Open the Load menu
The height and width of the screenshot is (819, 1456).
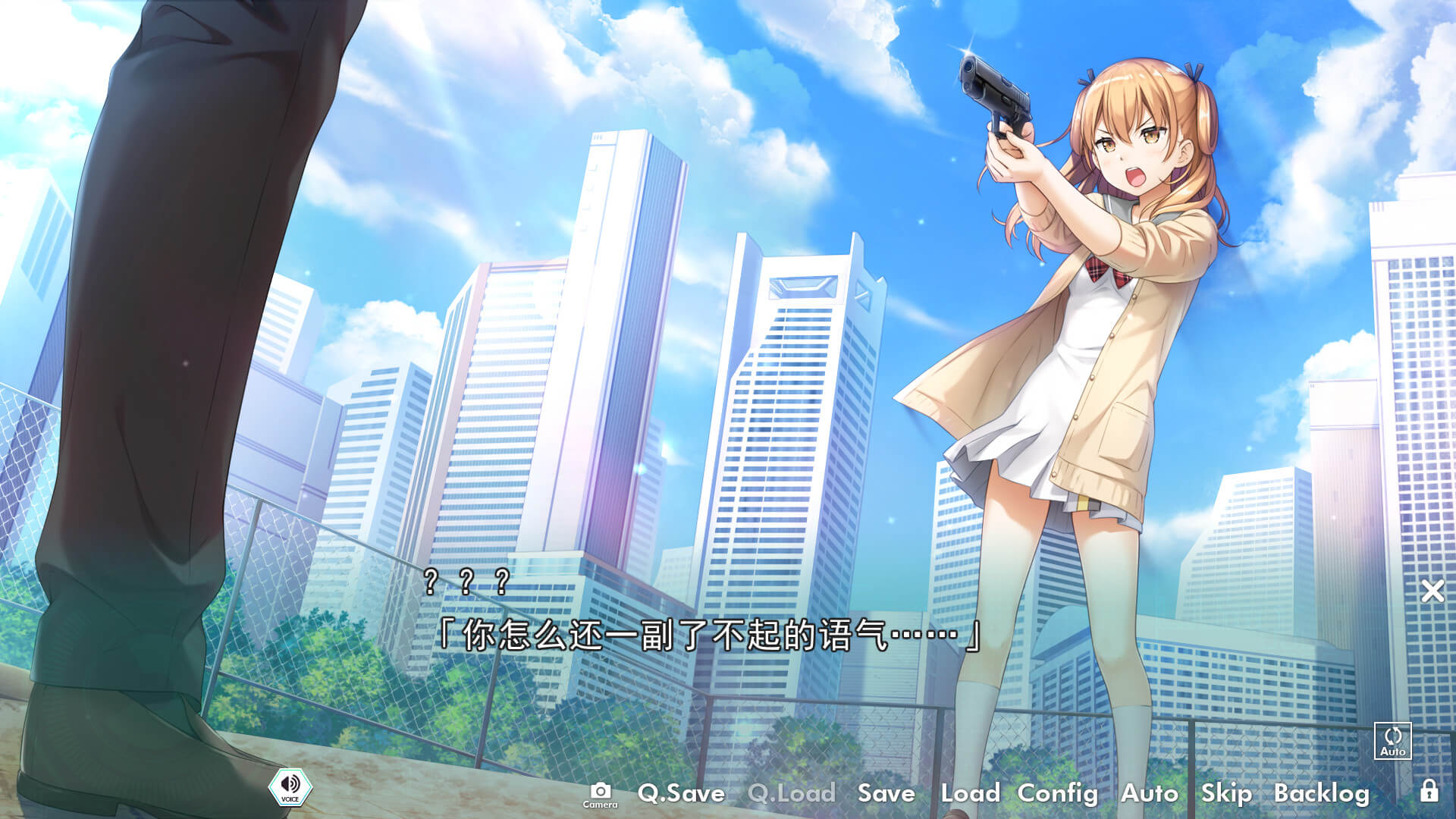click(970, 793)
